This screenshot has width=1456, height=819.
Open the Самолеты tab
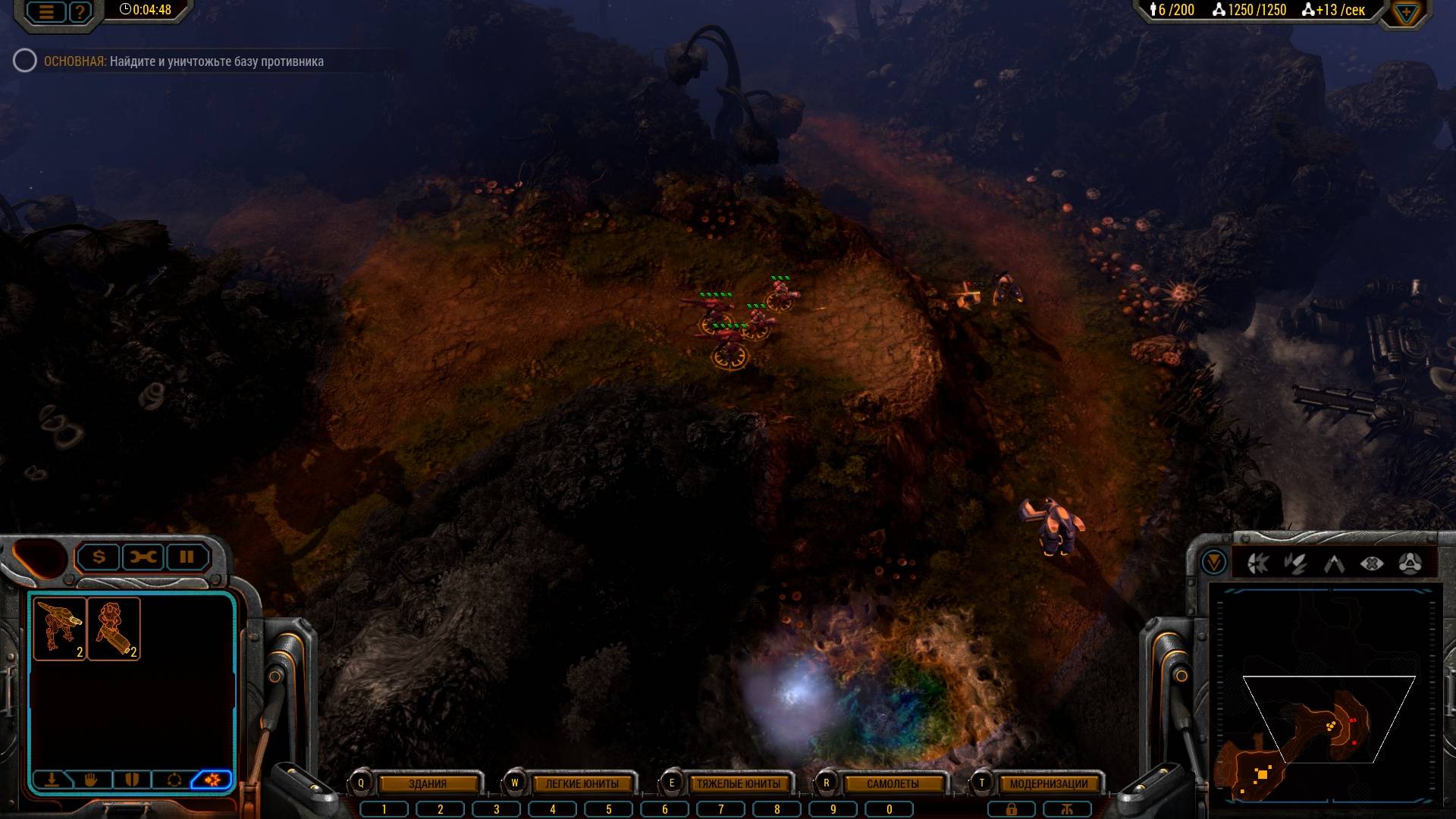[x=893, y=783]
